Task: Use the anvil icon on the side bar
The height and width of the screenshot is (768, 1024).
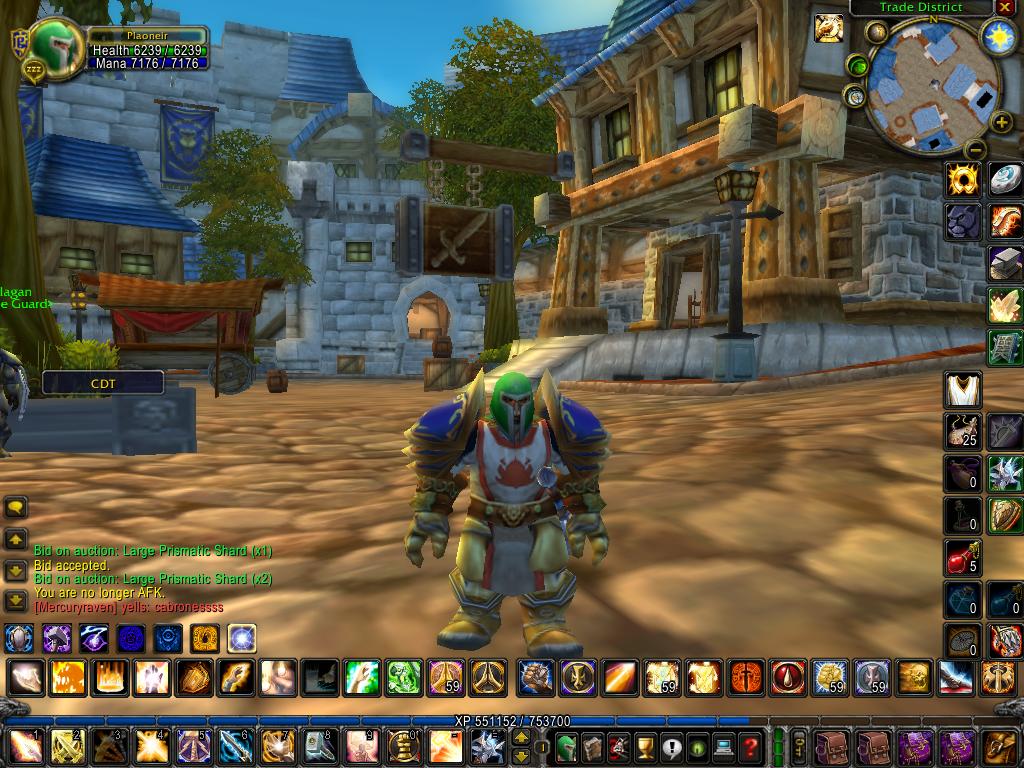Action: 1005,263
